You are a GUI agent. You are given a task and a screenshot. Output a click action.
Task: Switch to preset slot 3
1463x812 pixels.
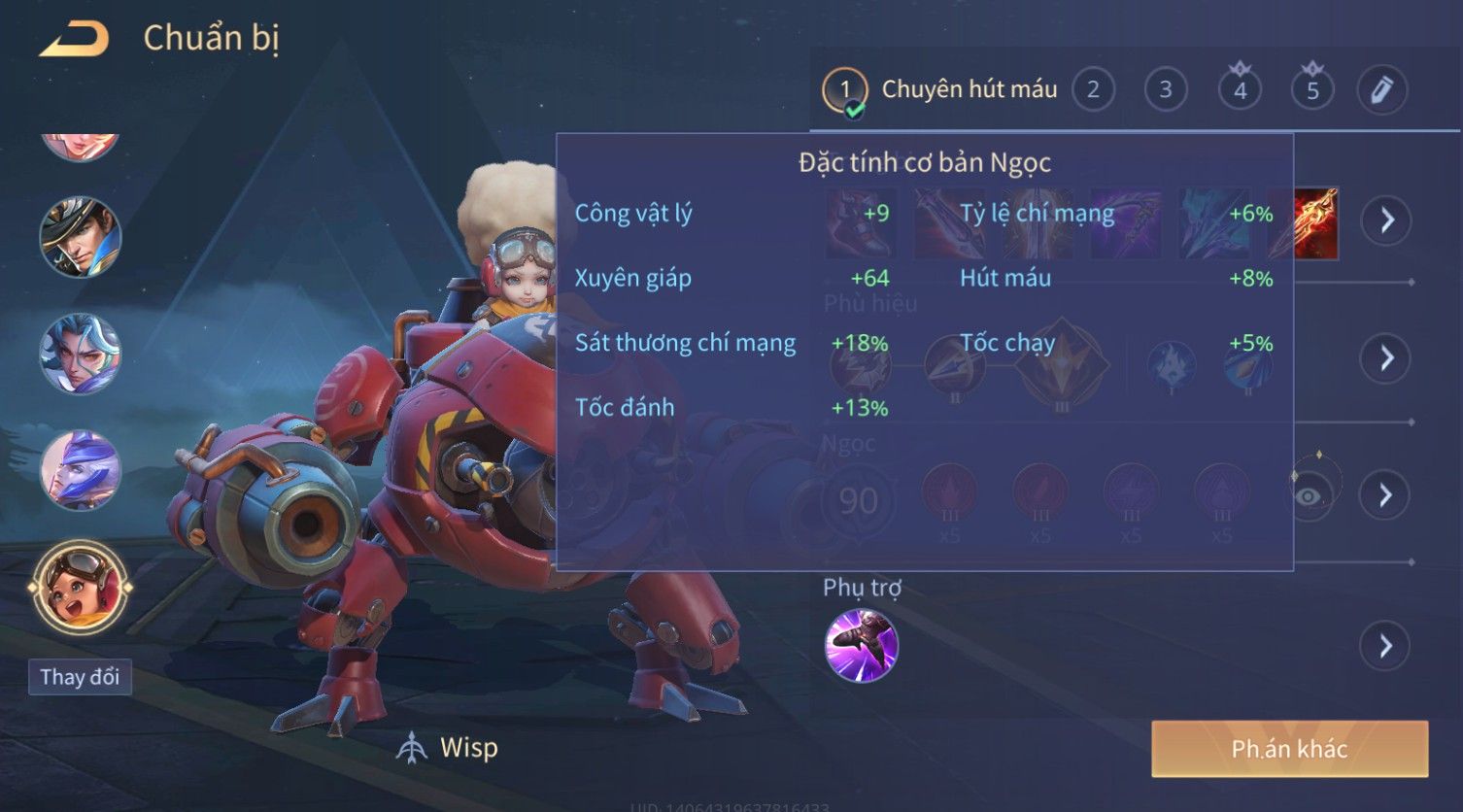(x=1166, y=90)
